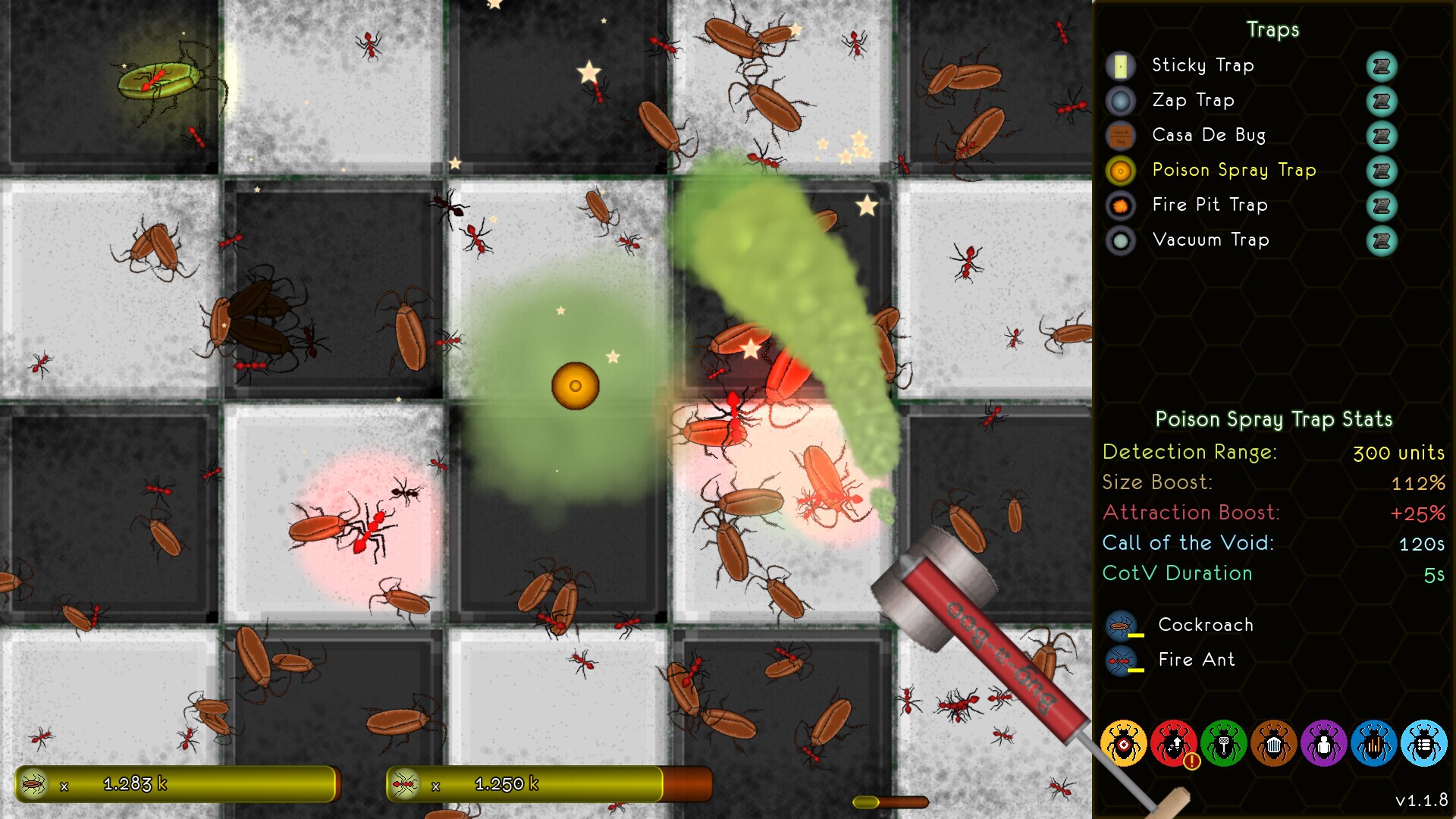1456x819 pixels.
Task: Choose the Fire Pit Trap
Action: tap(1209, 206)
